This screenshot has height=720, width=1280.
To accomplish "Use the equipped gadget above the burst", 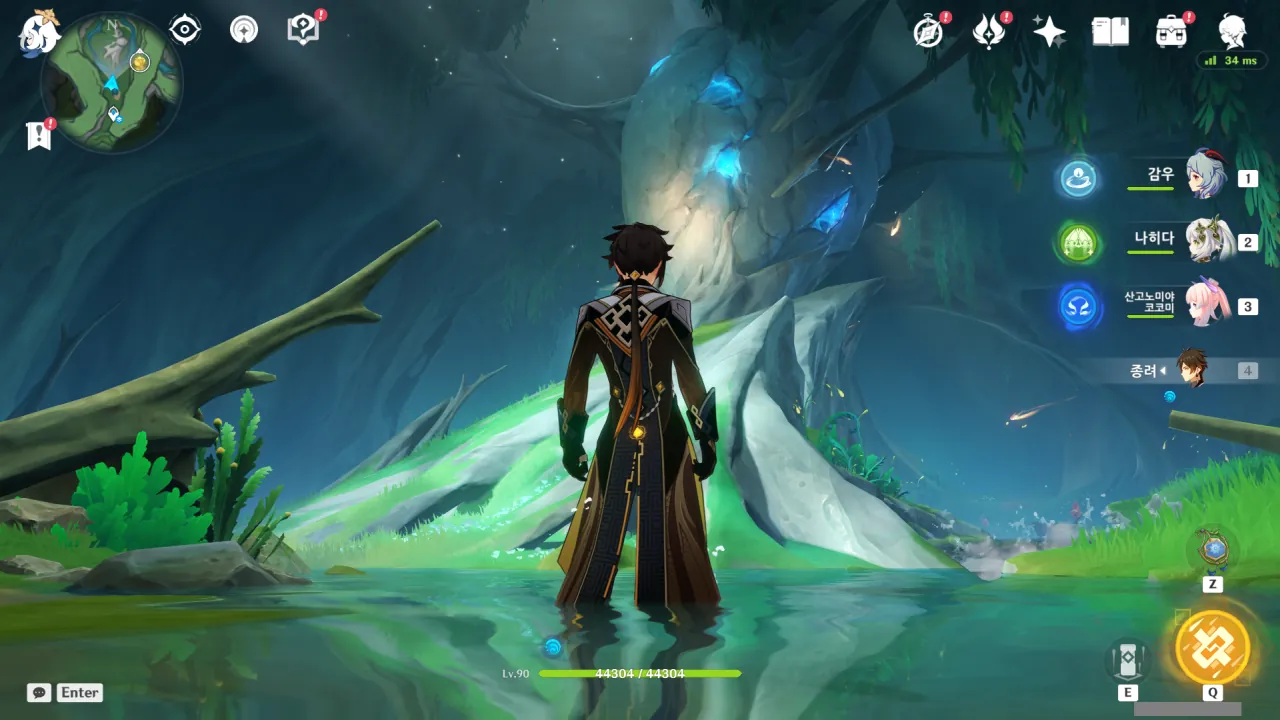I will pyautogui.click(x=1212, y=550).
